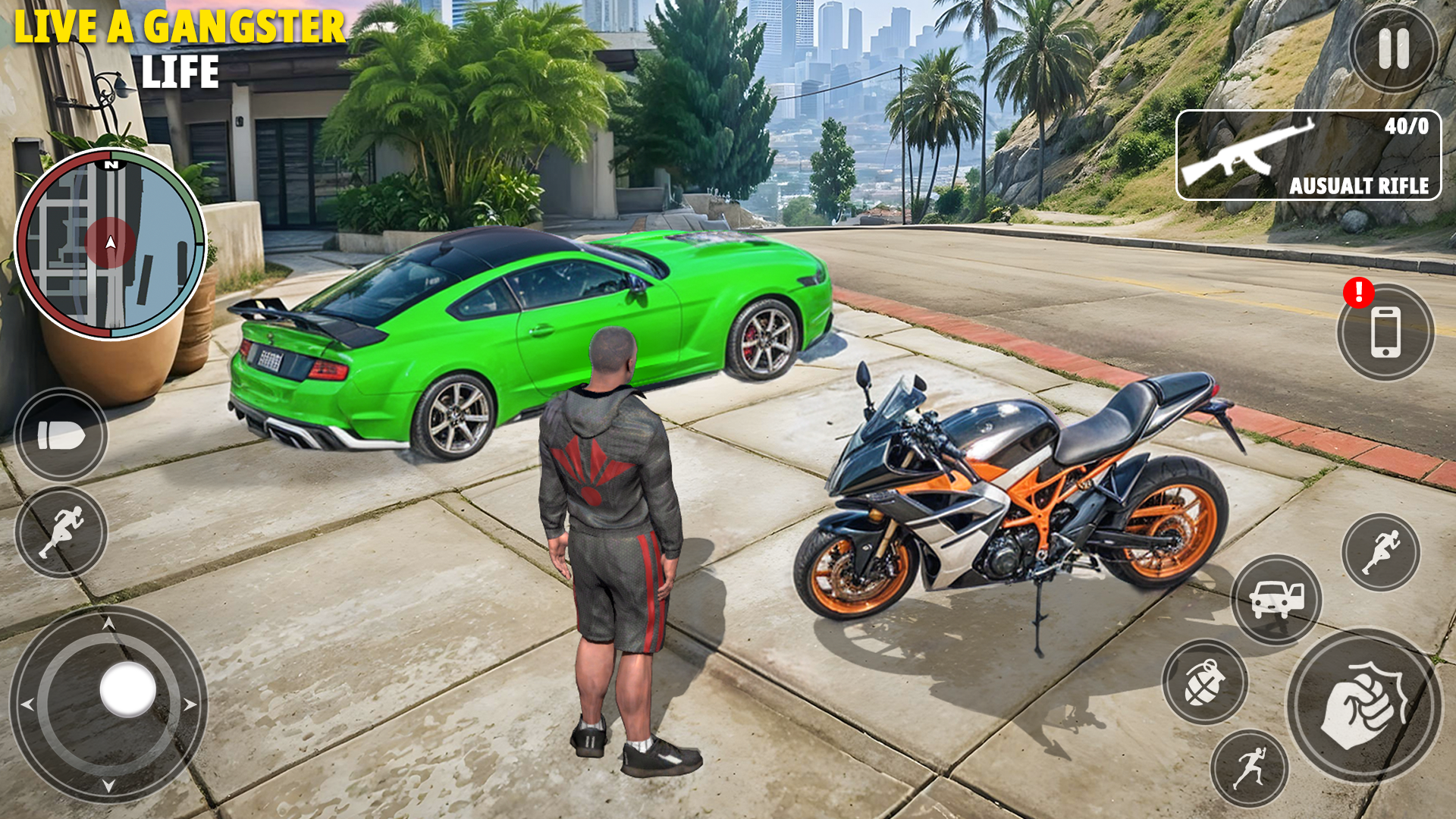This screenshot has height=819, width=1456.
Task: Tap the AUSUALT RIFLE label
Action: [x=1360, y=186]
